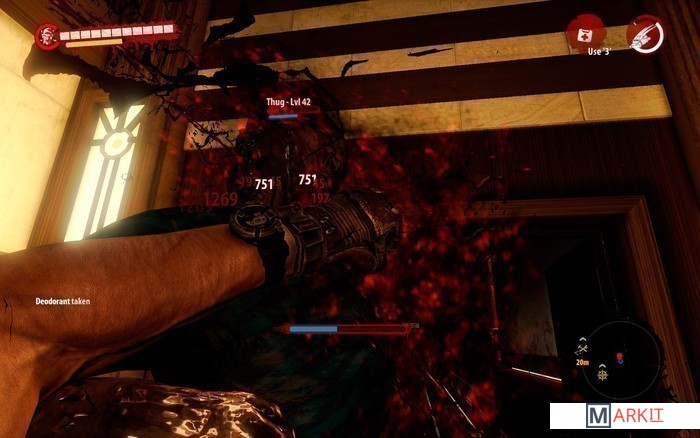
Task: Select the ship wheel marker on the minimap
Action: point(604,374)
